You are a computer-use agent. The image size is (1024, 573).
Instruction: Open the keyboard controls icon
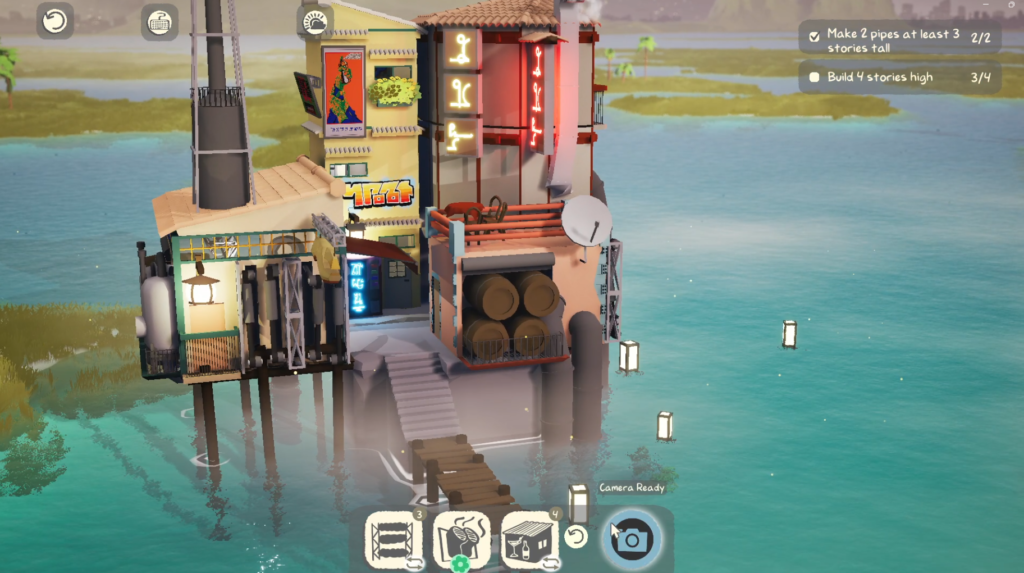(159, 21)
